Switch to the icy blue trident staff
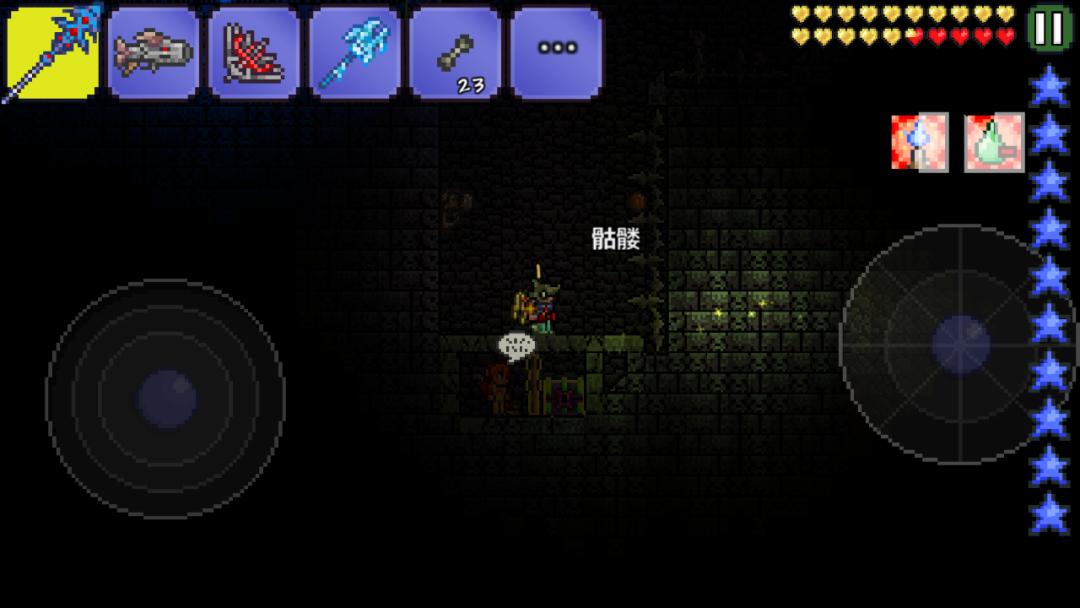 tap(355, 53)
